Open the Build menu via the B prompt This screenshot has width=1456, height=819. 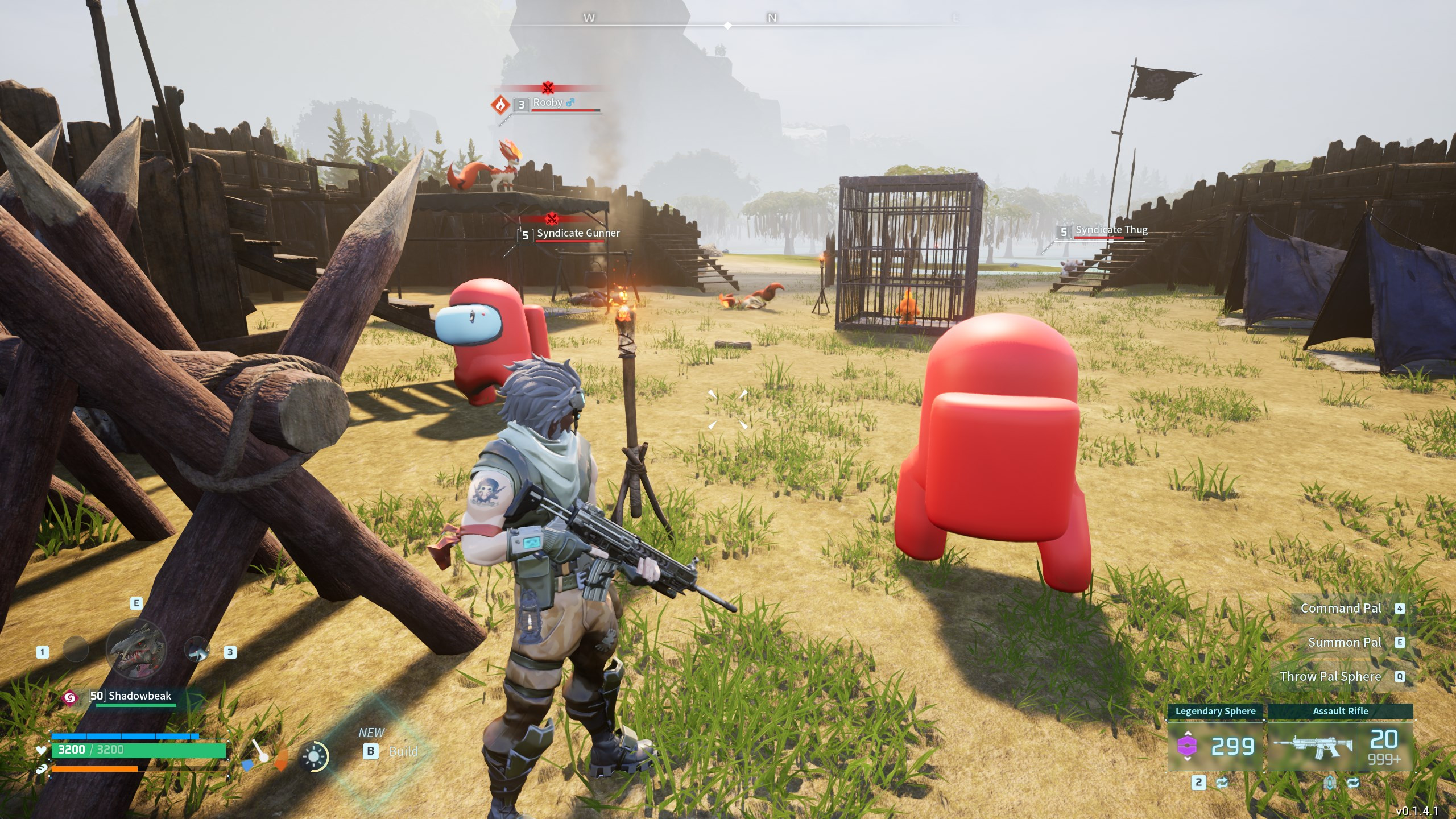coord(371,751)
